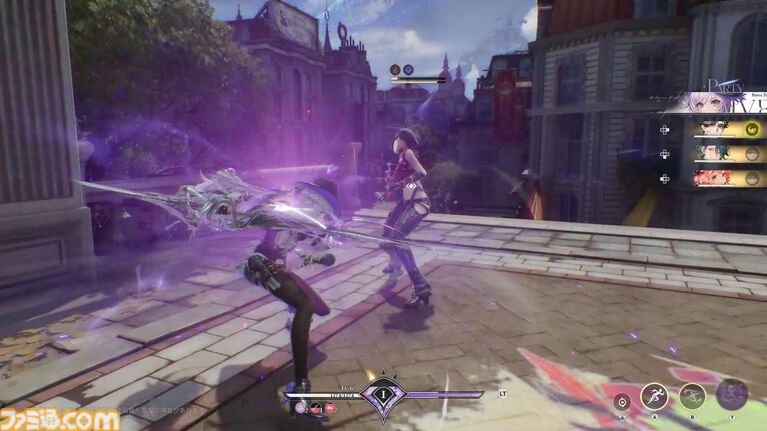Switch to the pink-haired party member

coord(716,177)
